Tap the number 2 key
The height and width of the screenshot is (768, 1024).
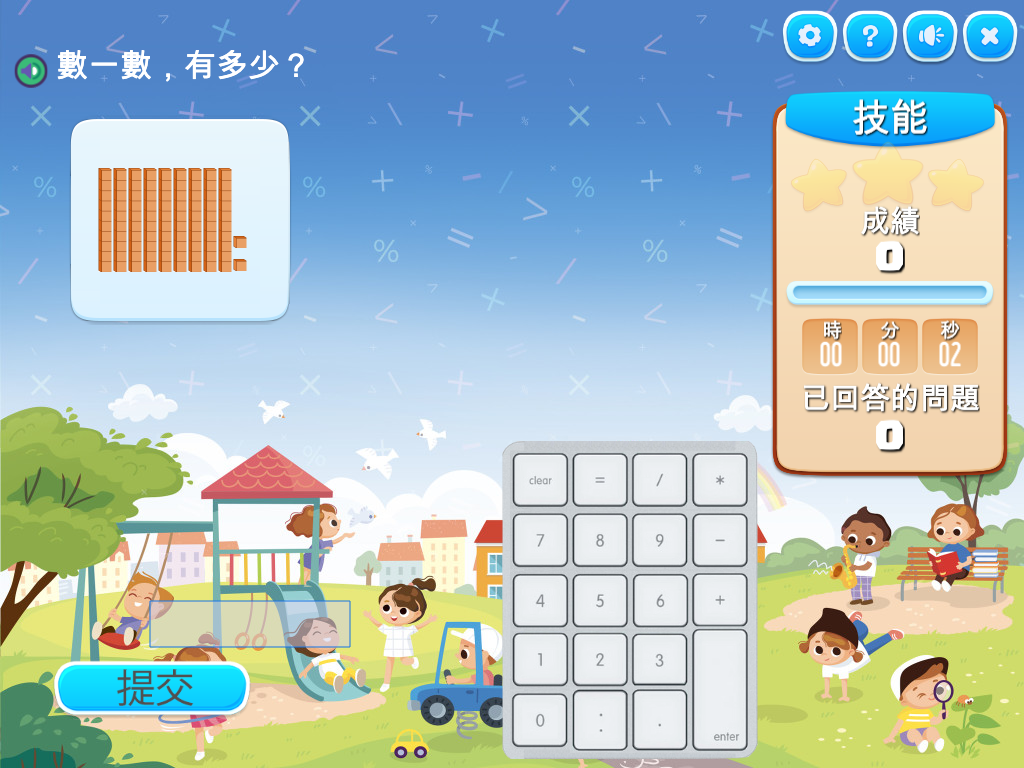point(600,660)
